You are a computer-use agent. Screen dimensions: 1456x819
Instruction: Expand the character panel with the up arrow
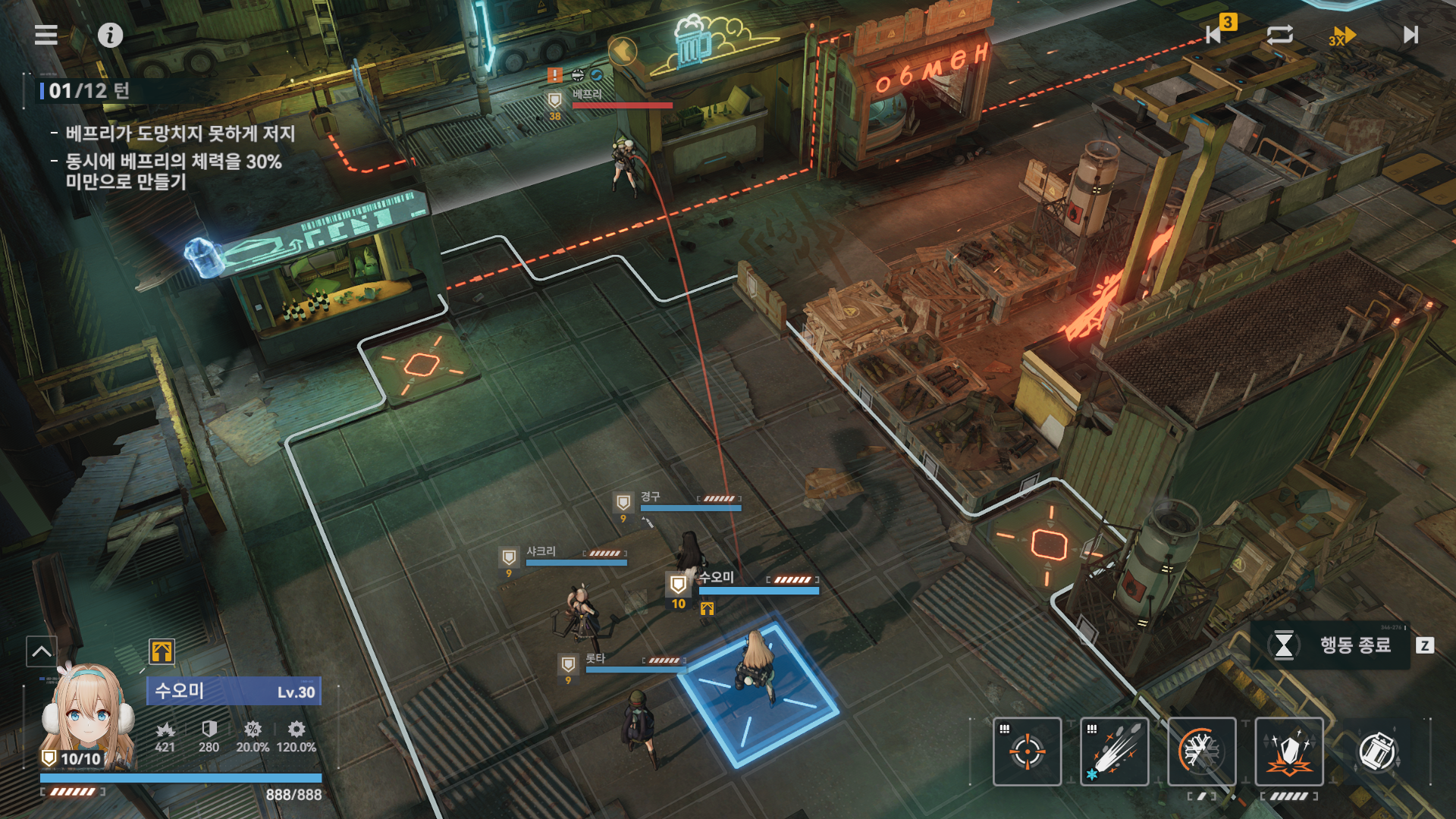[42, 651]
